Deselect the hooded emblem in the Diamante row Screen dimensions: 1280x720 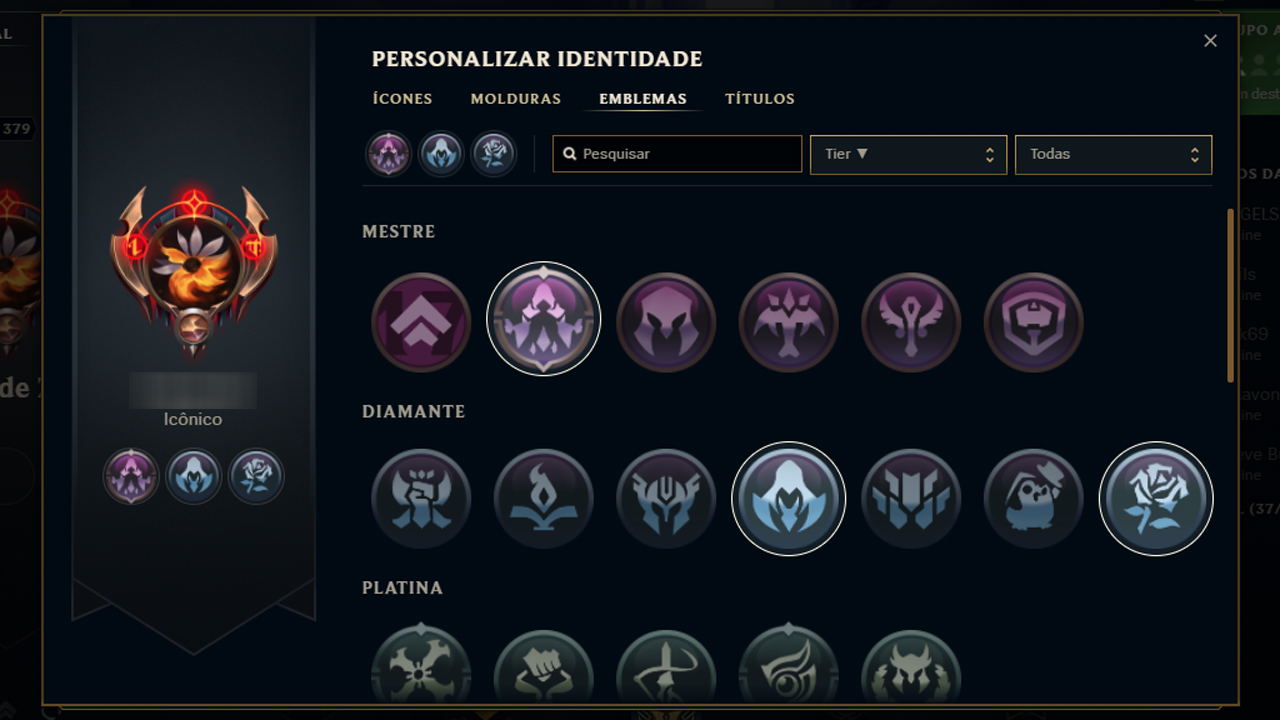point(788,498)
